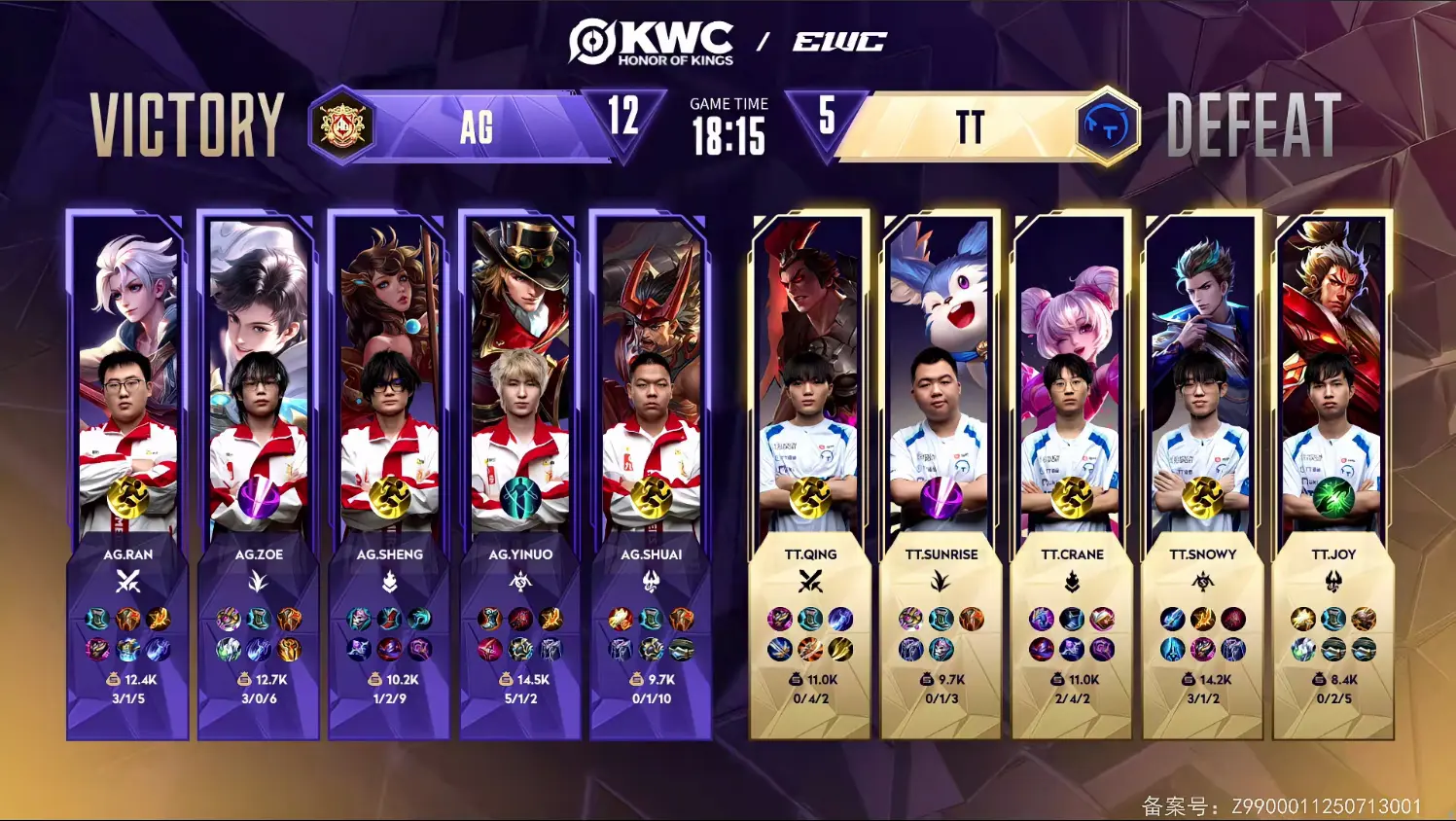Open the KWC Honor of Kings logo

pyautogui.click(x=651, y=43)
